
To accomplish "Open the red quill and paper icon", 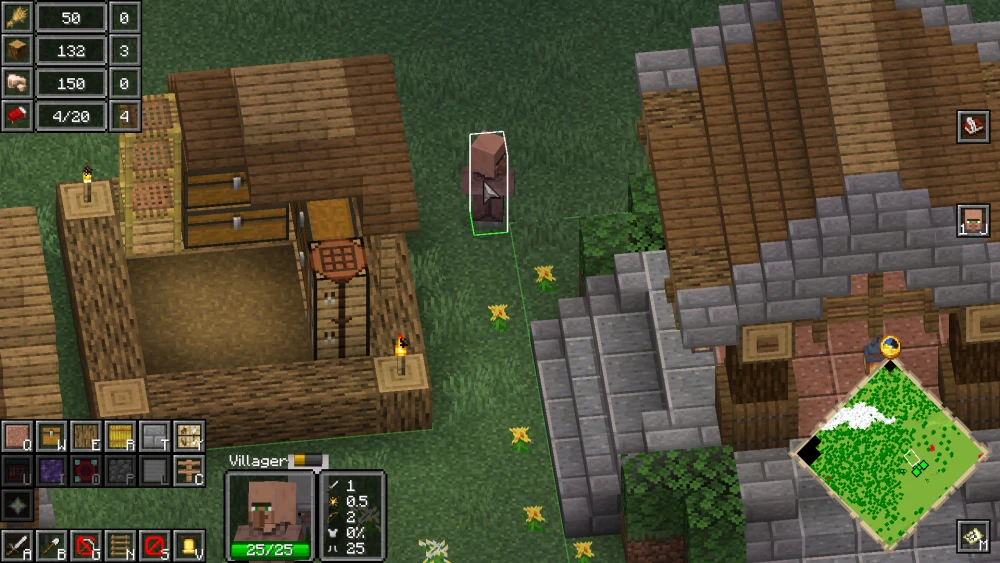I will click(973, 127).
